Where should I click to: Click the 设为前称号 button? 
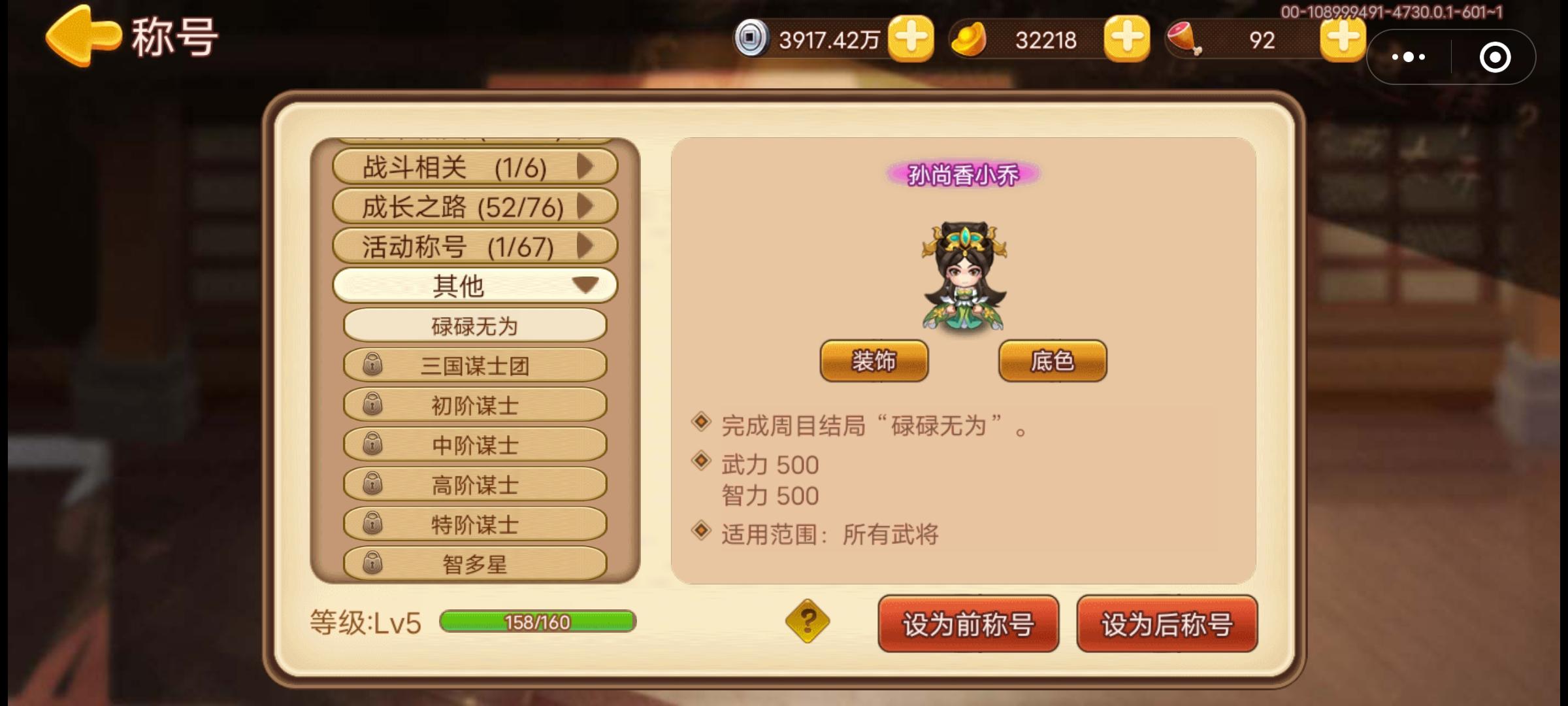pyautogui.click(x=968, y=626)
